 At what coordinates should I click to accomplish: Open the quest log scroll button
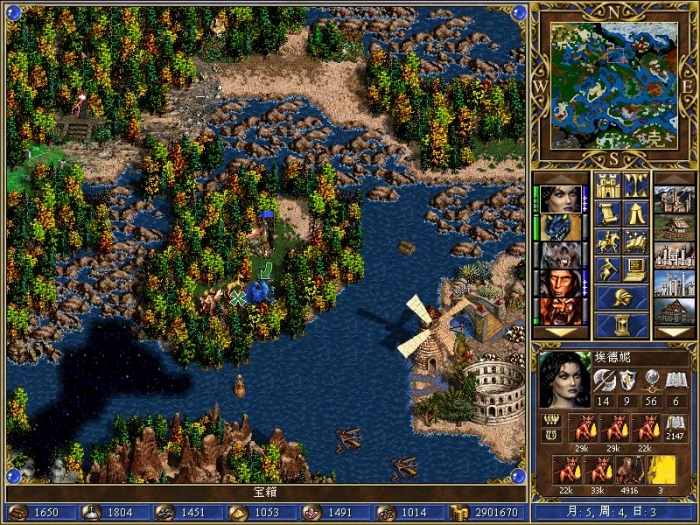(x=609, y=213)
